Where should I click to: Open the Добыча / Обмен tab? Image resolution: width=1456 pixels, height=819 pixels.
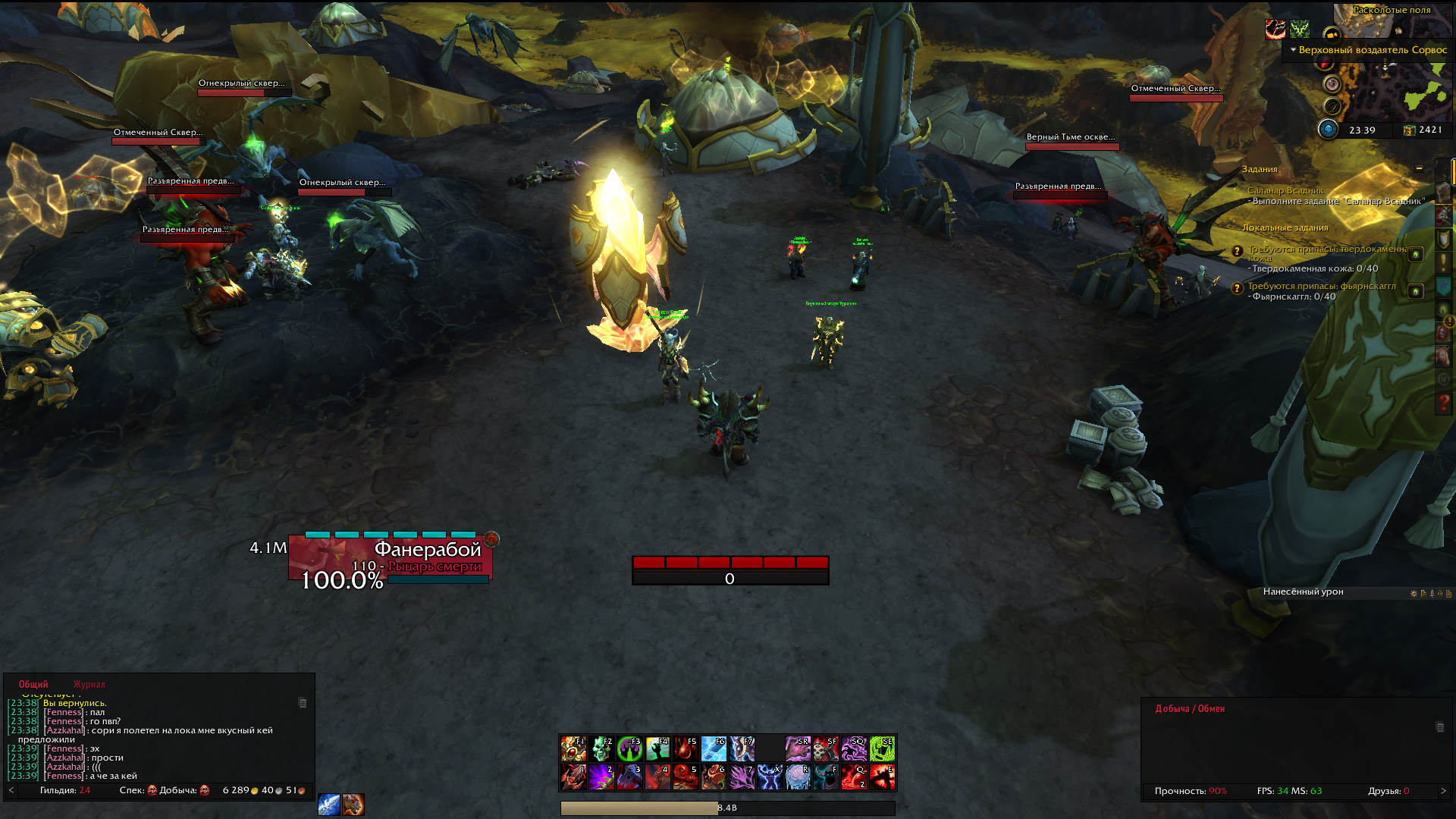[x=1189, y=709]
